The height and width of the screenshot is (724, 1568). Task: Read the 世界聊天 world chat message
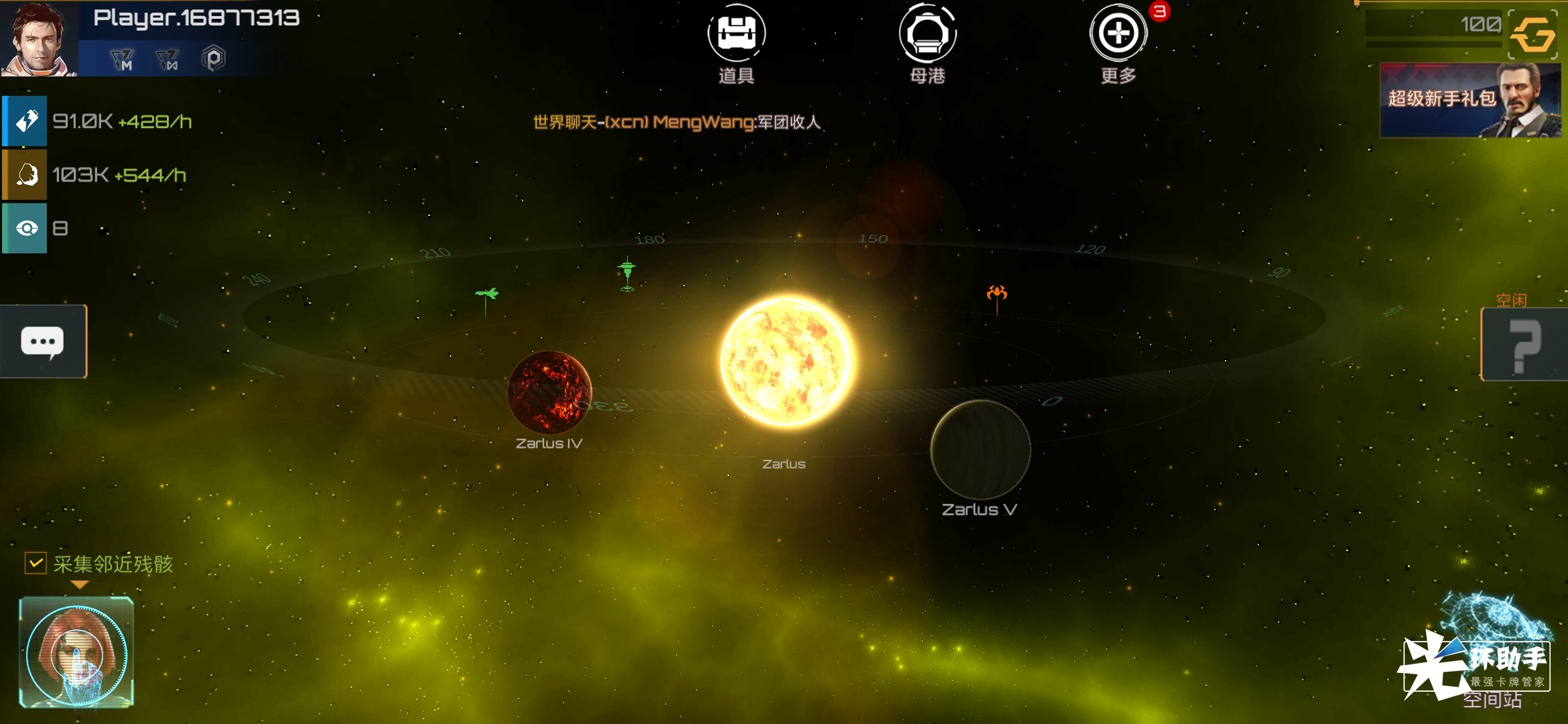(677, 122)
